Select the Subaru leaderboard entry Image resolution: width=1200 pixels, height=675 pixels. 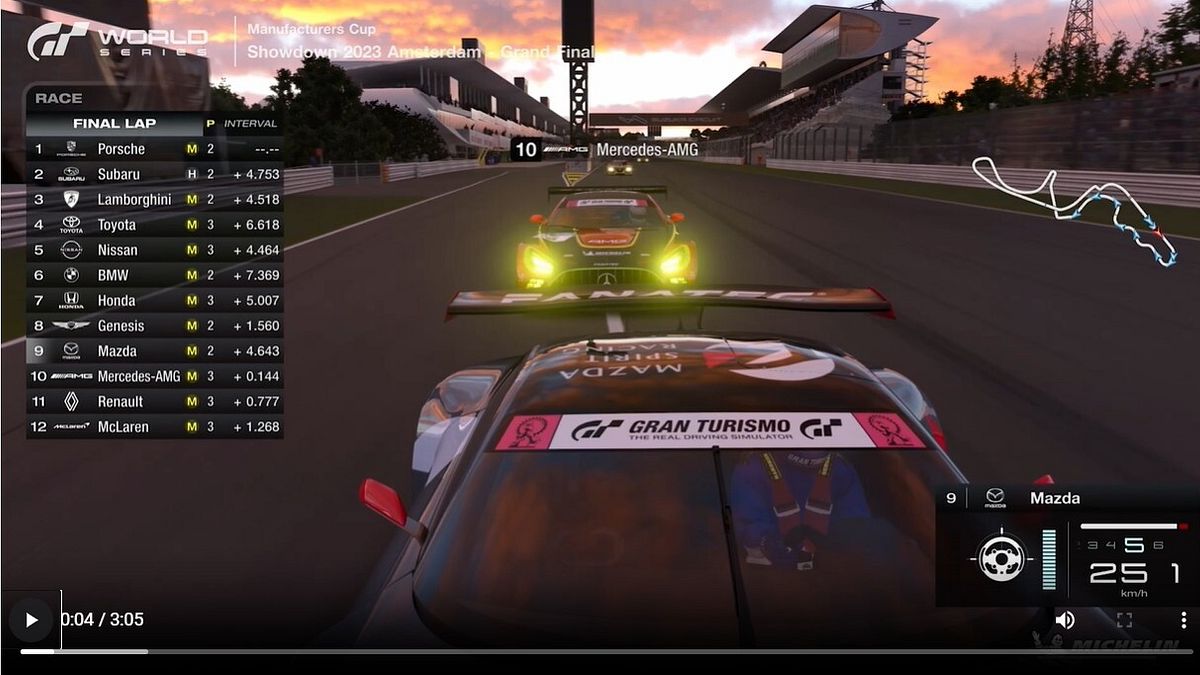tap(155, 174)
